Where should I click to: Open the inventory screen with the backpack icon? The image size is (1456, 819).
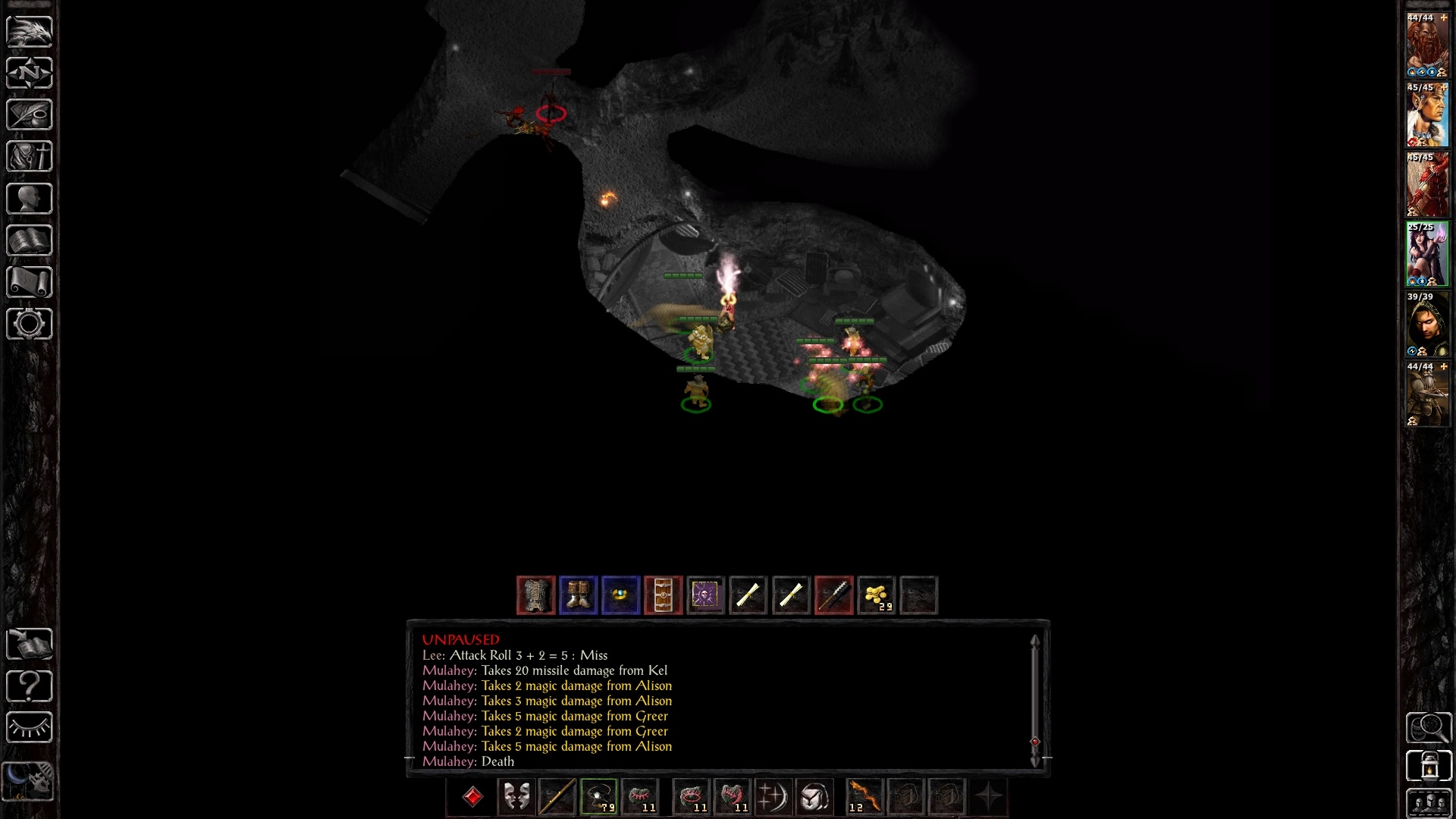tap(30, 156)
